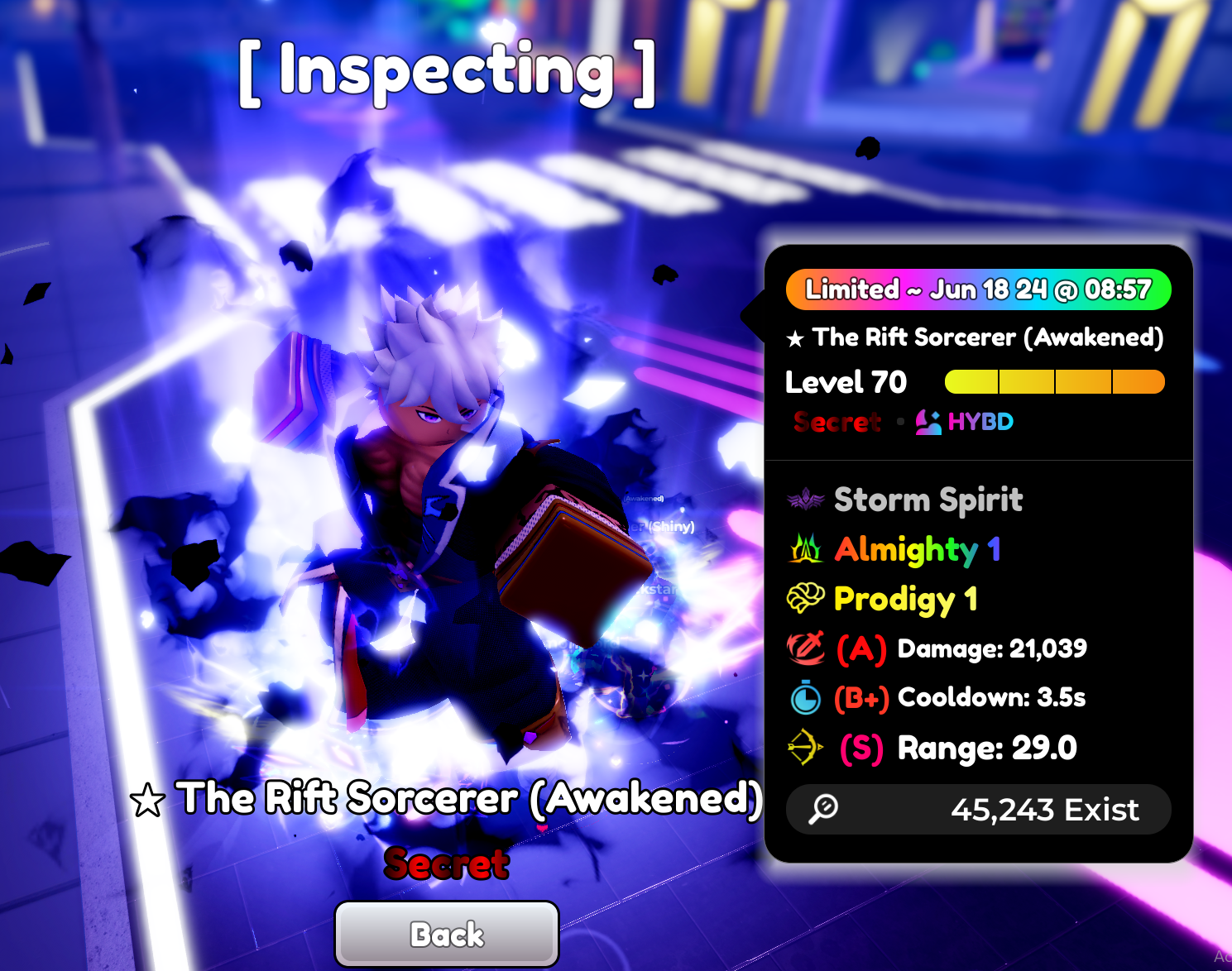1232x971 pixels.
Task: Select the Inspecting title label
Action: click(446, 73)
